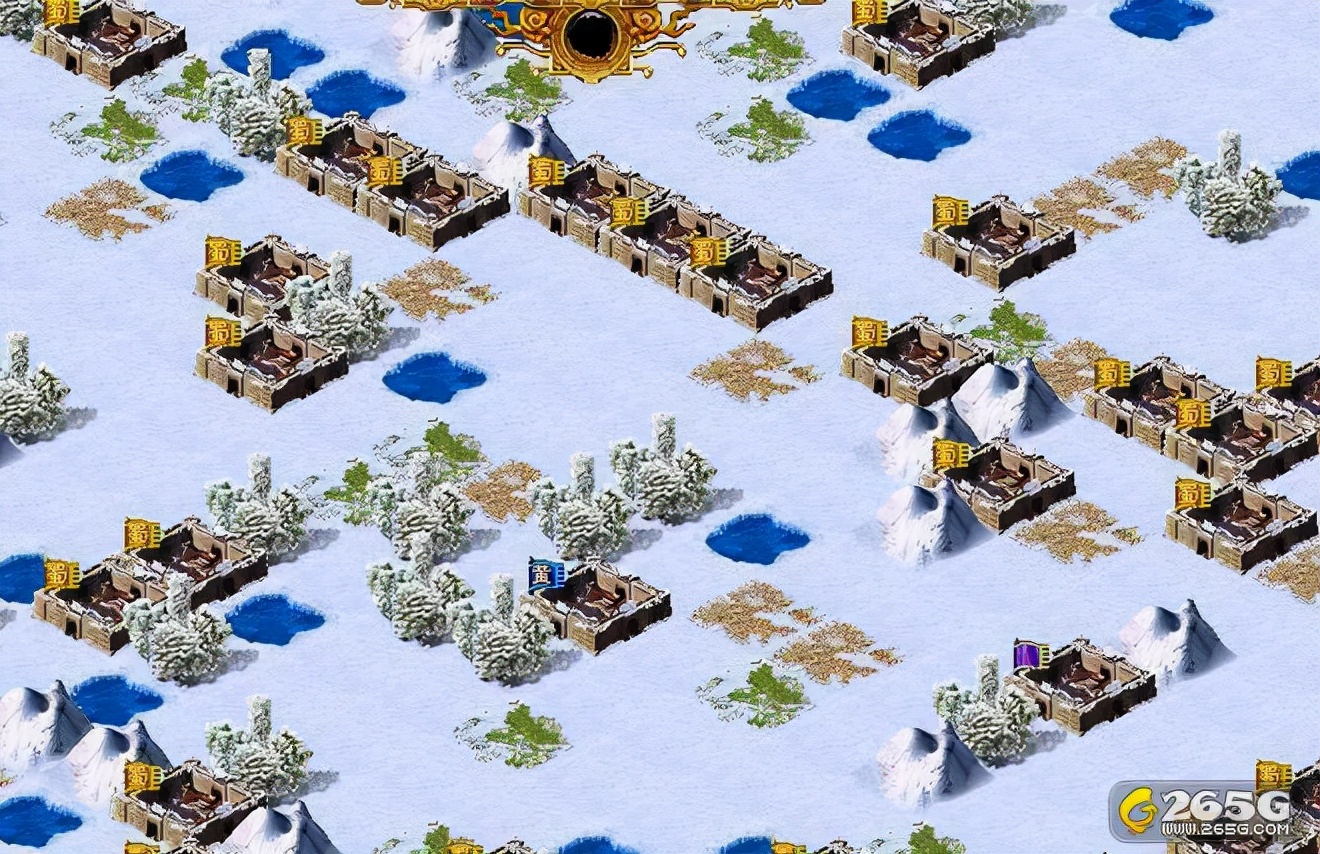Image resolution: width=1320 pixels, height=854 pixels.
Task: Click the golden ornate medallion with black orb
Action: [590, 35]
